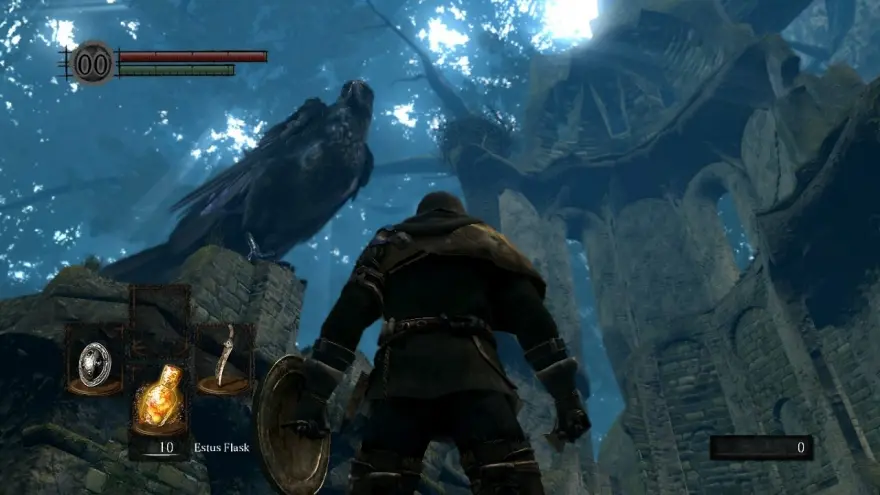The height and width of the screenshot is (495, 880).
Task: Use the Estus Flask item slot
Action: (x=159, y=400)
